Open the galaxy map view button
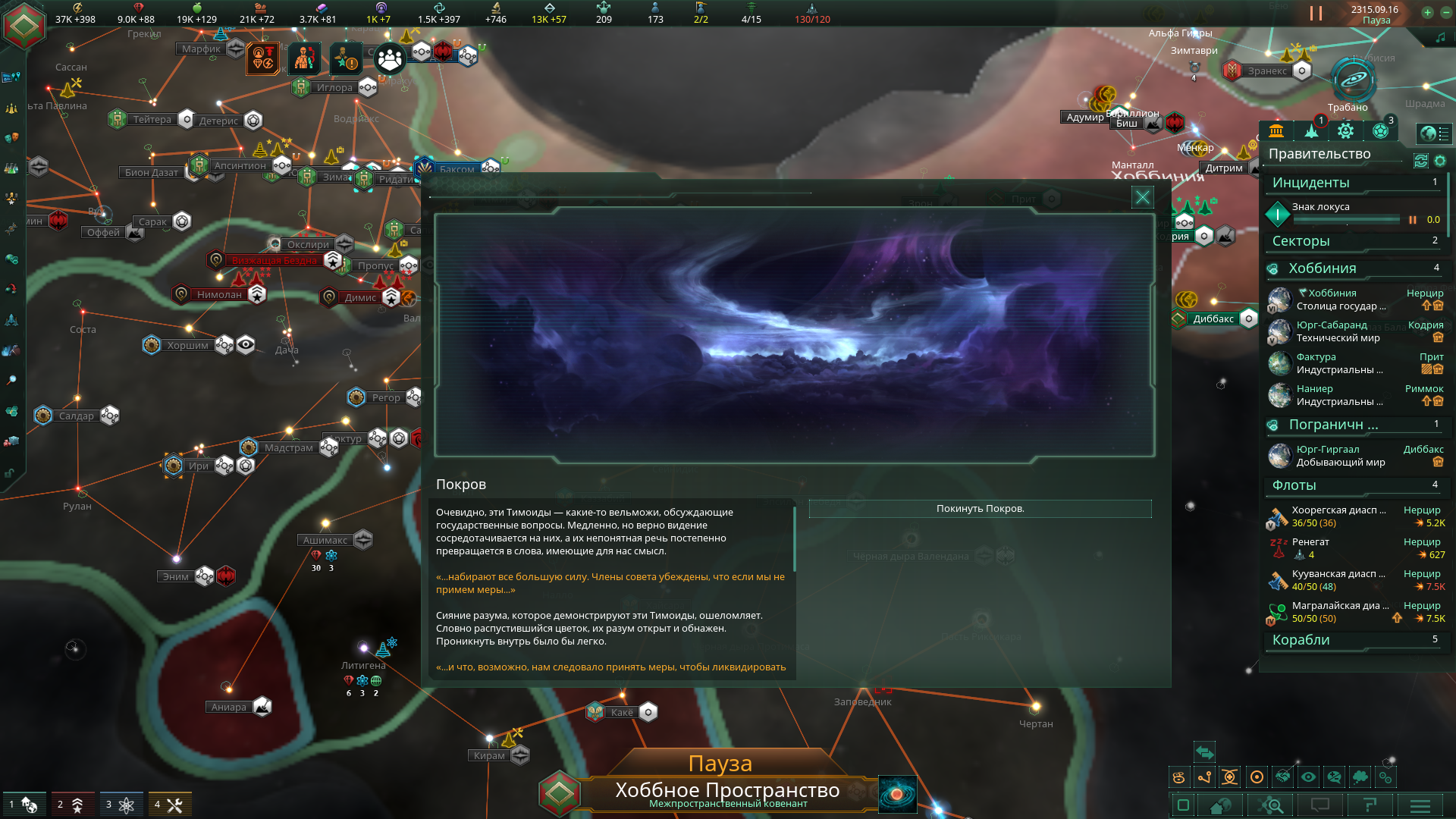The height and width of the screenshot is (819, 1456). coord(897,795)
